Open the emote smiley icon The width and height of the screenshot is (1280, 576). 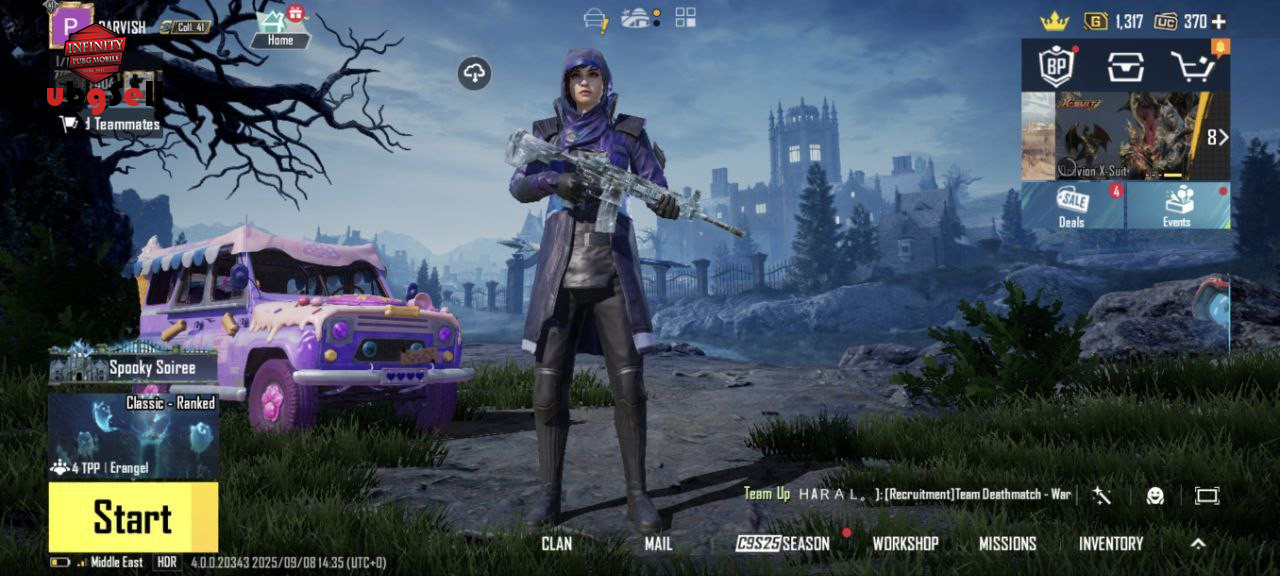[1155, 495]
